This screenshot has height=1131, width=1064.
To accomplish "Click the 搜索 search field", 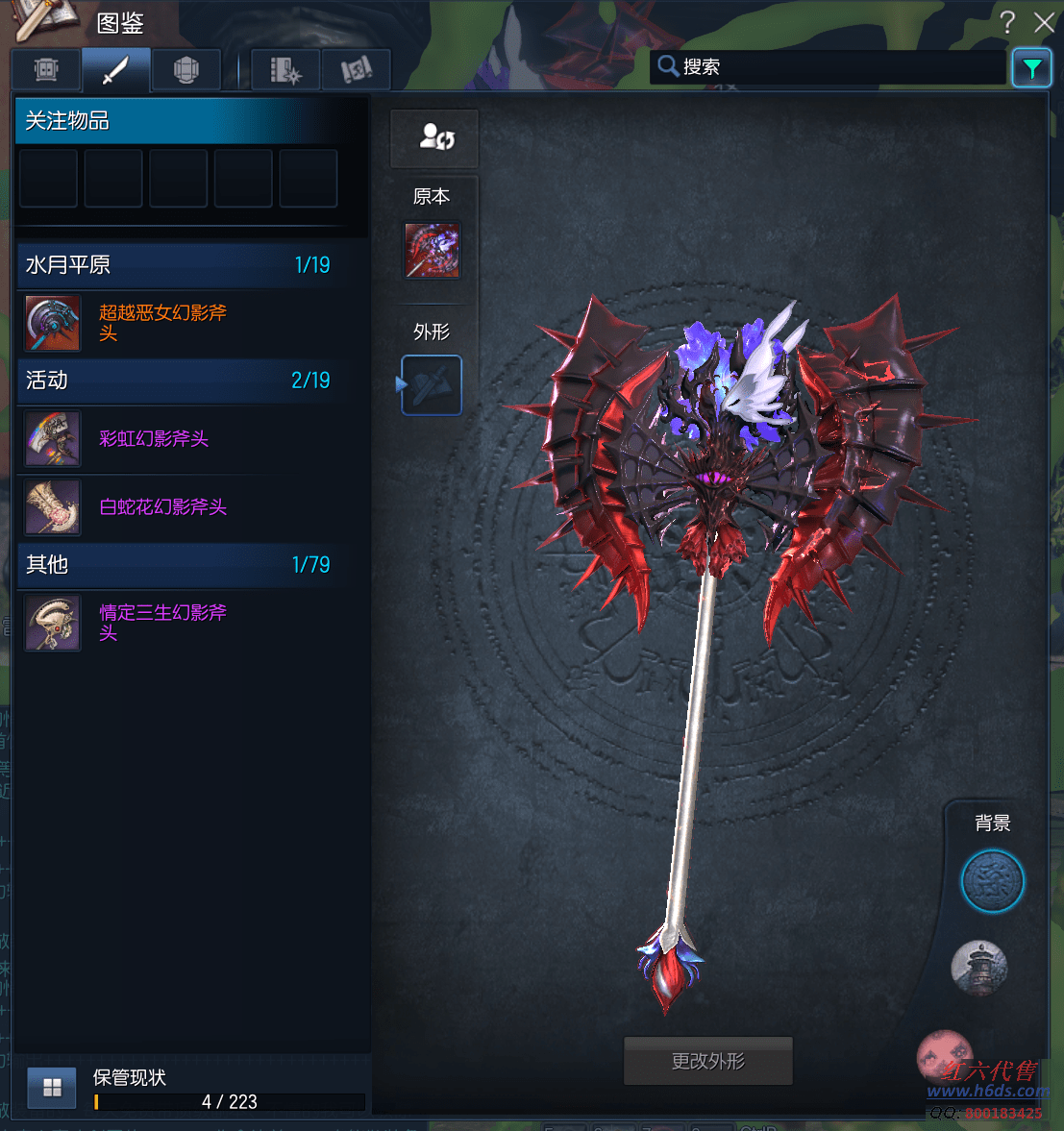I will 827,67.
